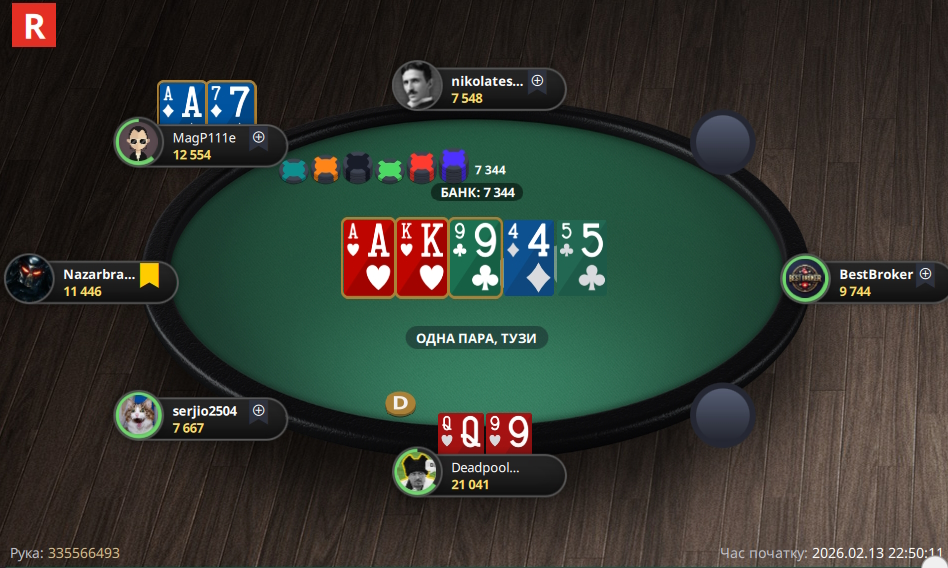Click the nine of clubs board card
This screenshot has width=948, height=568.
tap(475, 257)
